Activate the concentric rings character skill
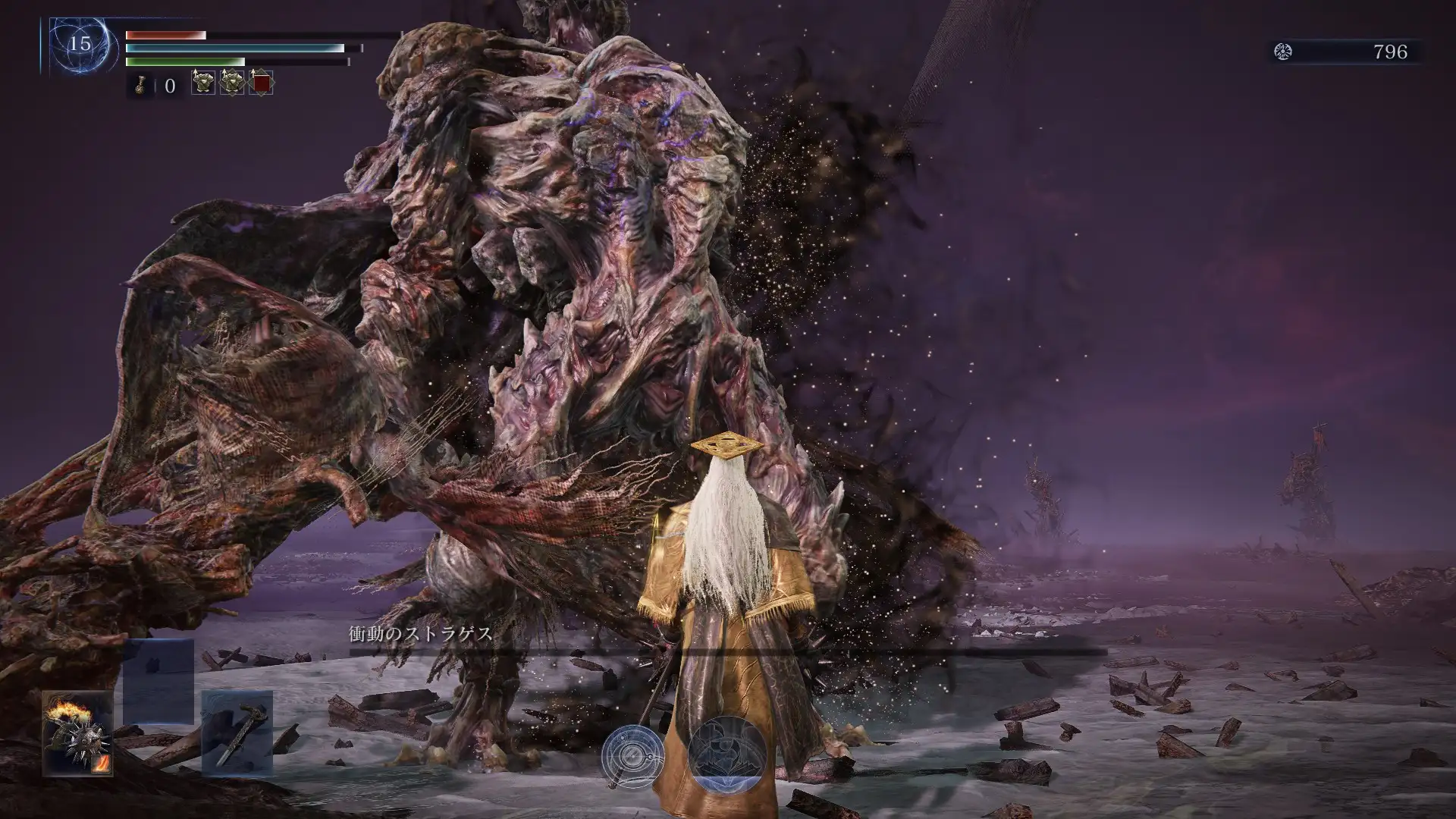The width and height of the screenshot is (1456, 819). click(x=633, y=756)
